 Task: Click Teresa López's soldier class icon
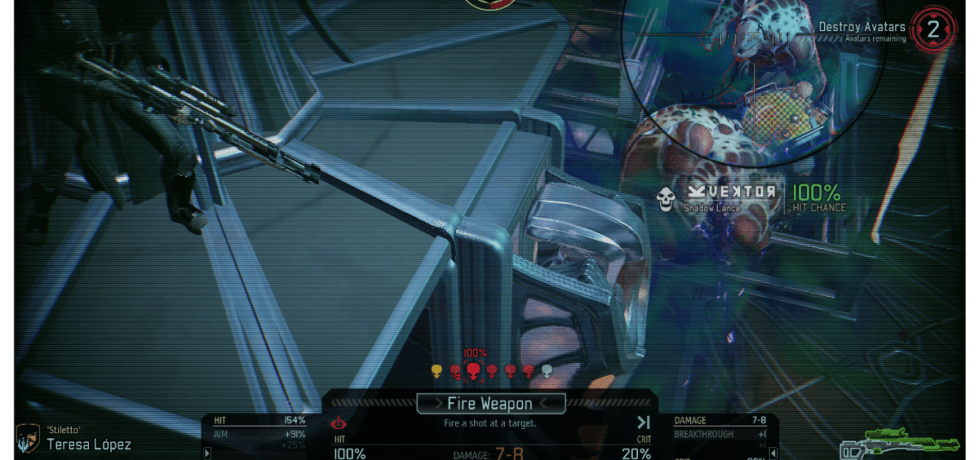pyautogui.click(x=26, y=438)
